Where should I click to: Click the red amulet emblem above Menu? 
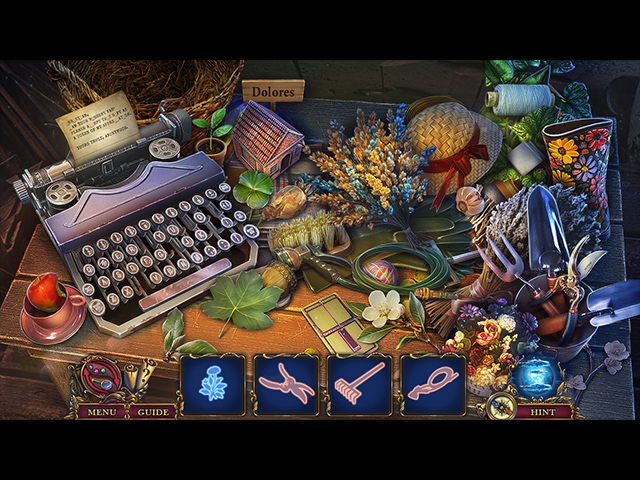99,377
